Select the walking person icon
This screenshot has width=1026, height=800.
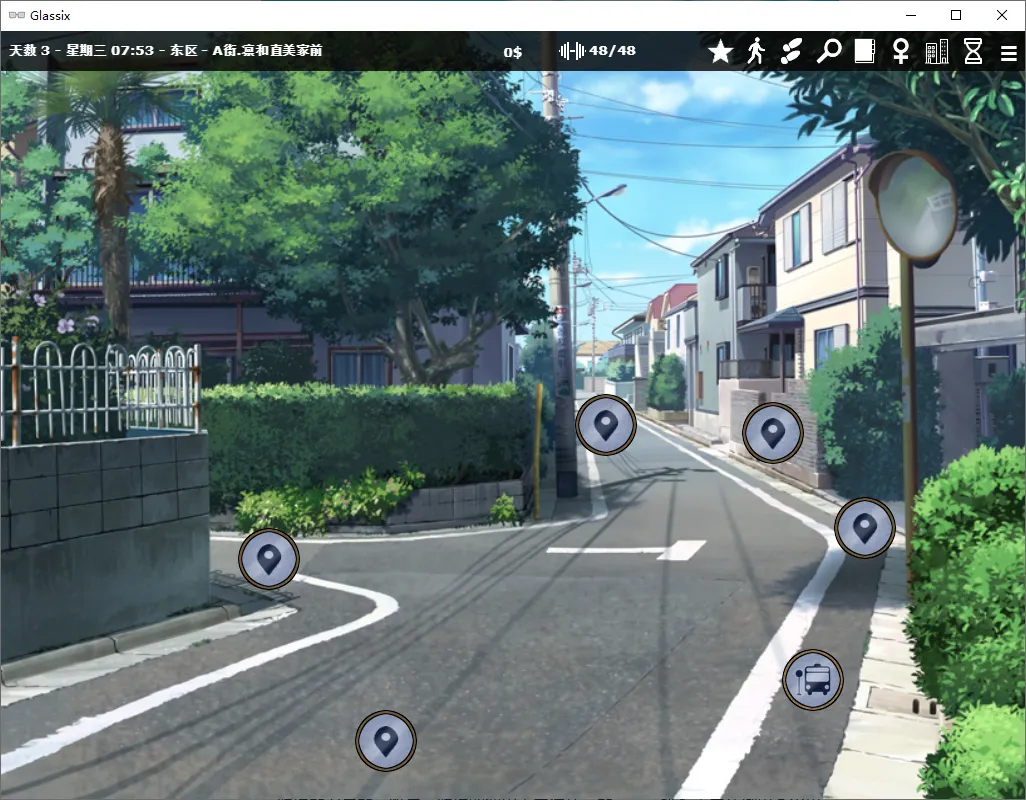pos(756,51)
